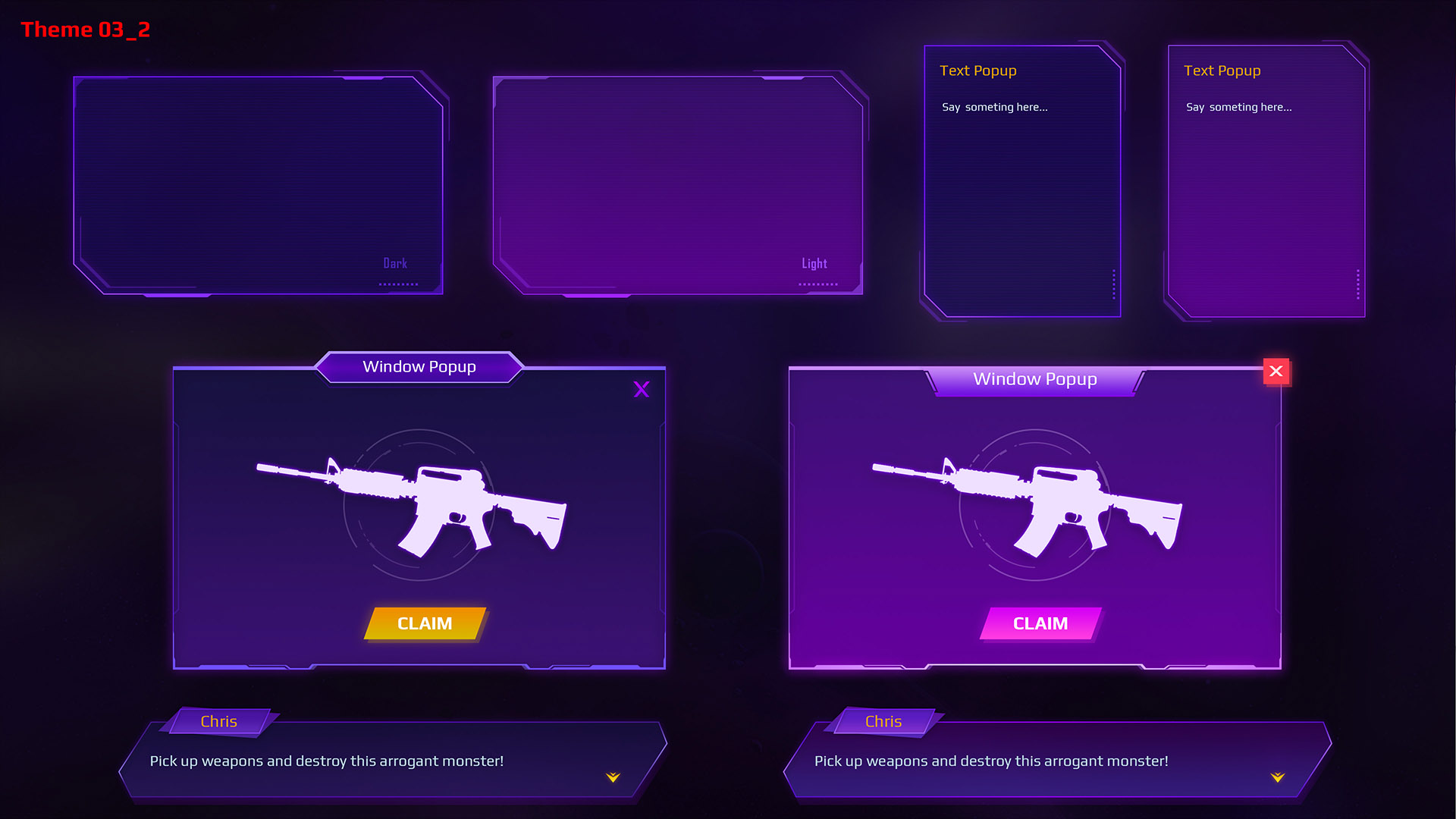This screenshot has height=819, width=1456.
Task: Click the dotted indicator at the bottom of the Dark panel
Action: pyautogui.click(x=398, y=284)
